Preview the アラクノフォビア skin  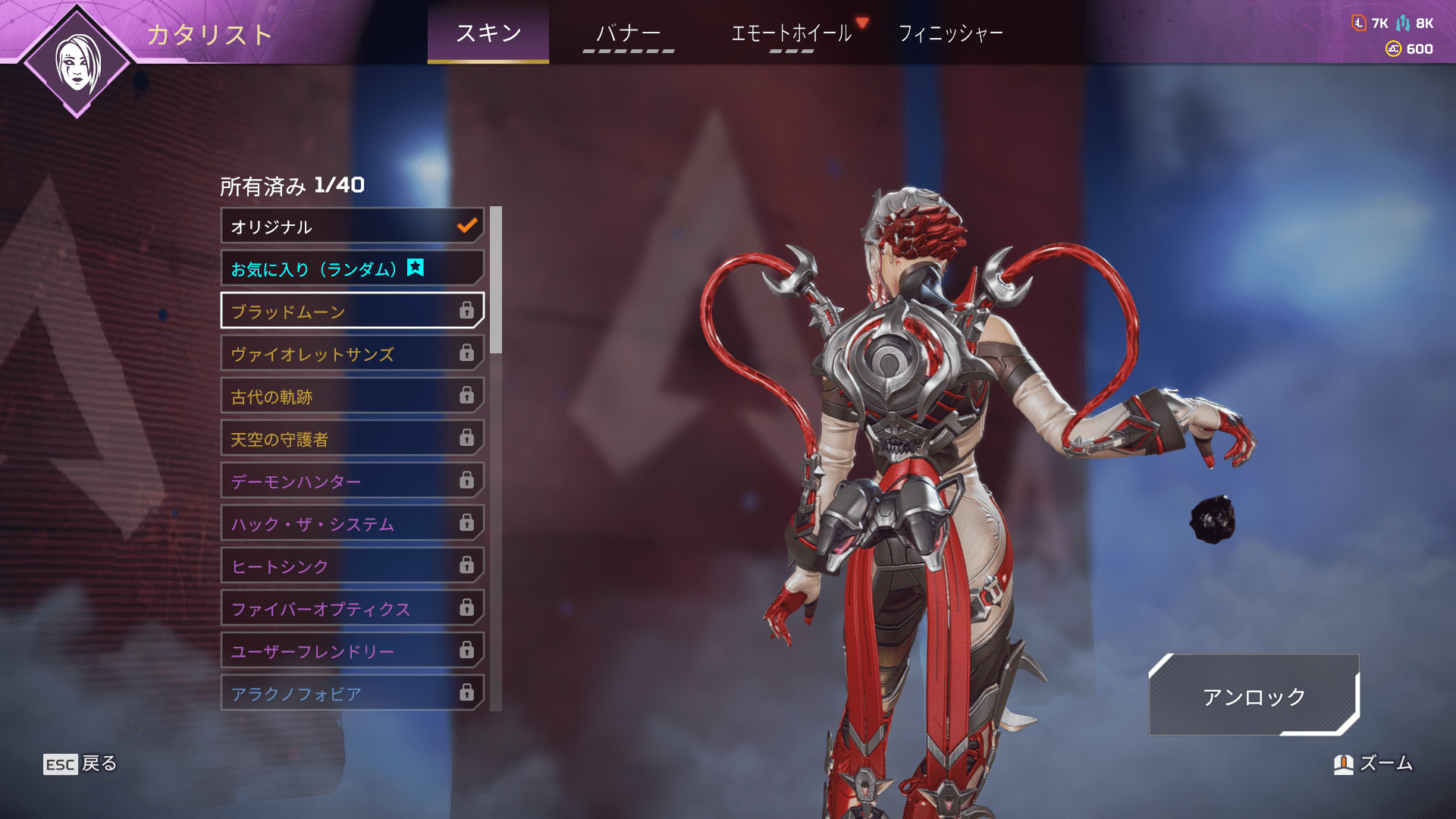(x=353, y=692)
